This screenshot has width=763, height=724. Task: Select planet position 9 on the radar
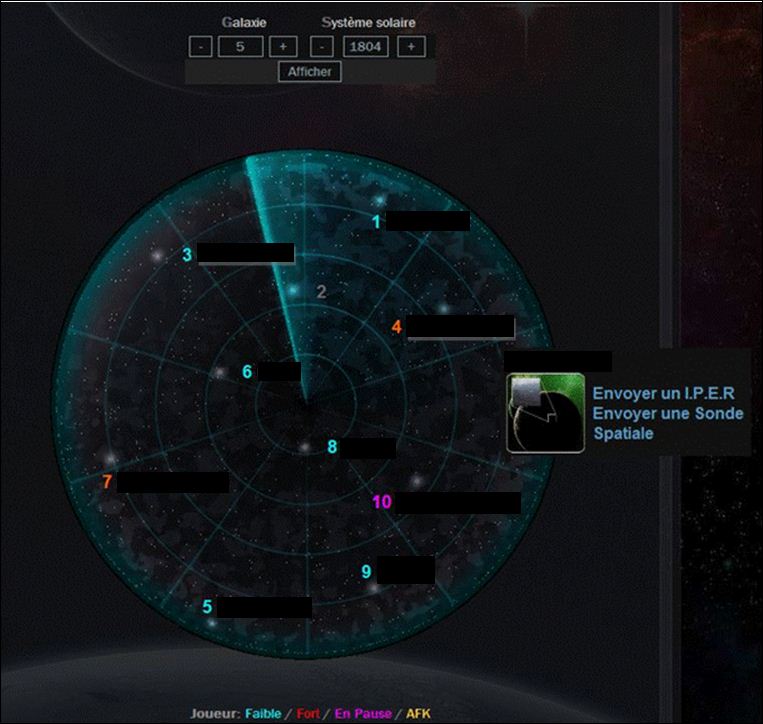[366, 571]
